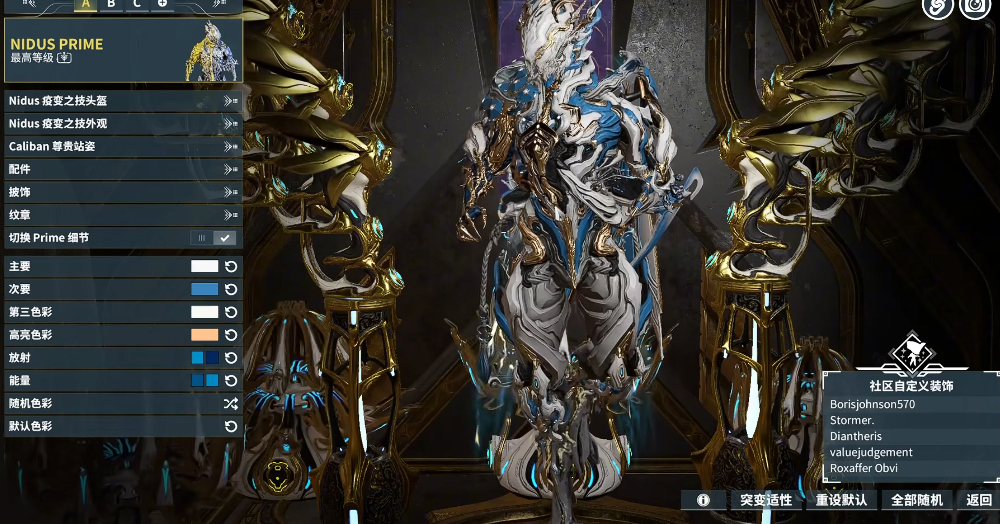Open the Nidus 疫变之技头盔 helmet selection

coord(122,101)
